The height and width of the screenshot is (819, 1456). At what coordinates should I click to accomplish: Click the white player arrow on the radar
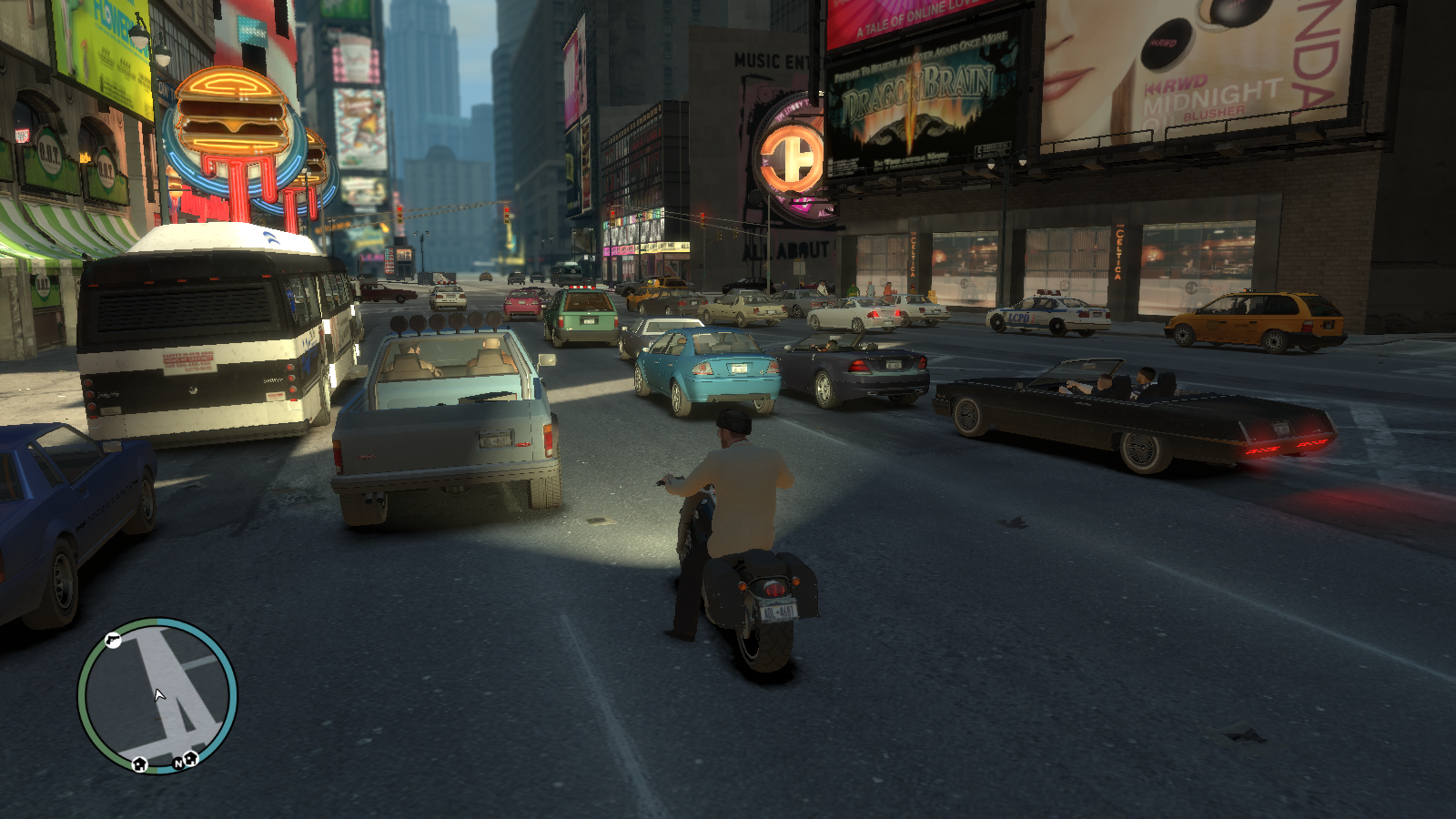(159, 695)
